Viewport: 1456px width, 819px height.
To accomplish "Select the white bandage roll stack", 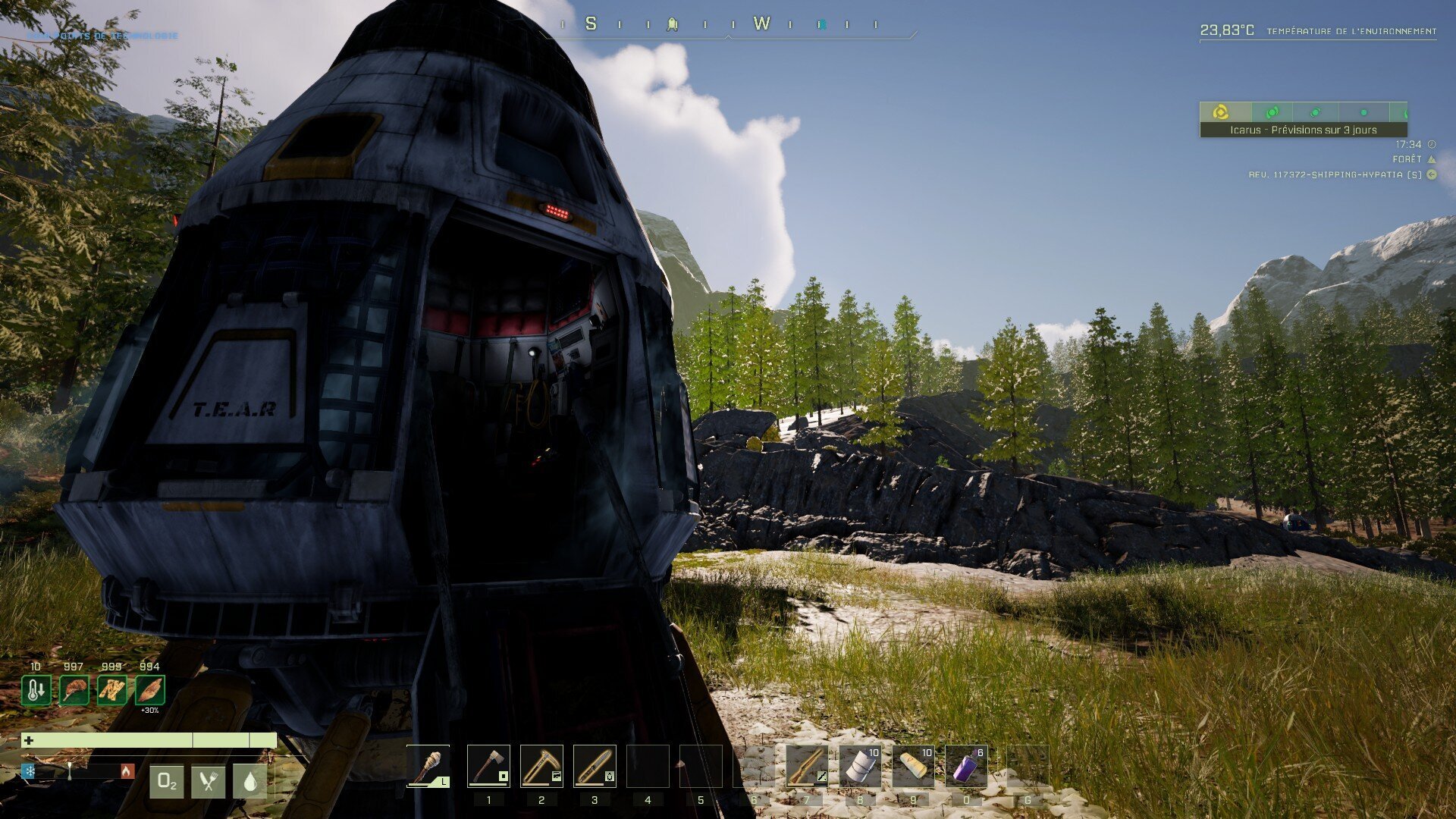I will click(x=860, y=767).
